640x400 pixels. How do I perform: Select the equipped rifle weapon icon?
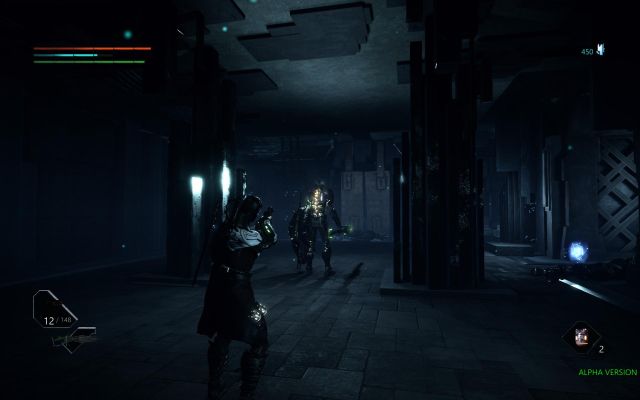(x=72, y=338)
